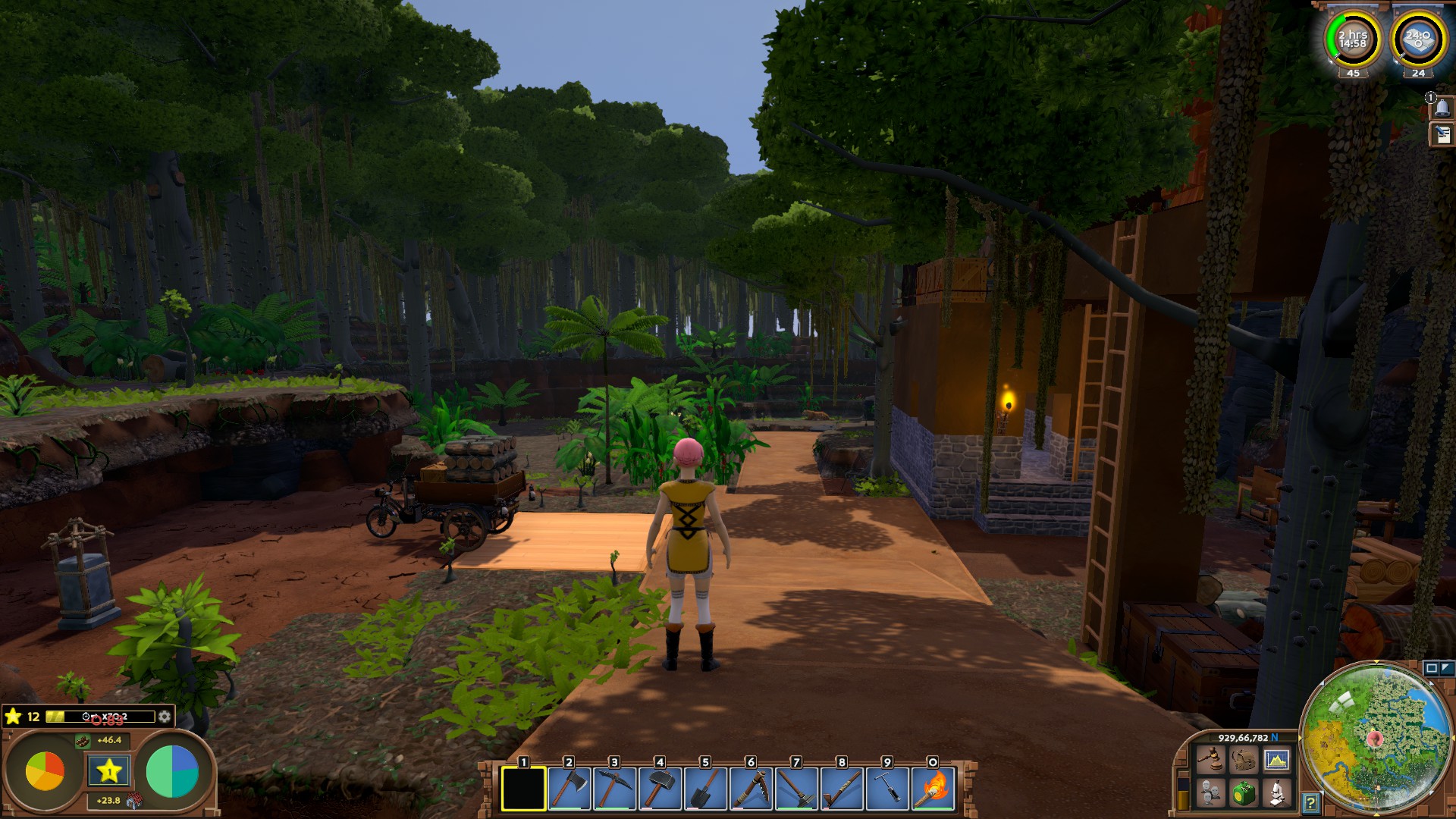Choose the shovel hotbar slot
This screenshot has width=1456, height=819.
coord(705,789)
